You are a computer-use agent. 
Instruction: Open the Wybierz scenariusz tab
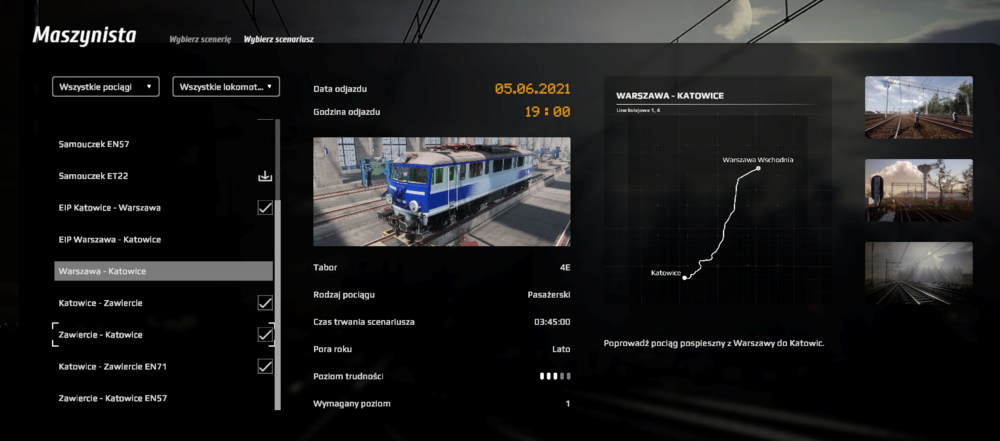tap(279, 39)
